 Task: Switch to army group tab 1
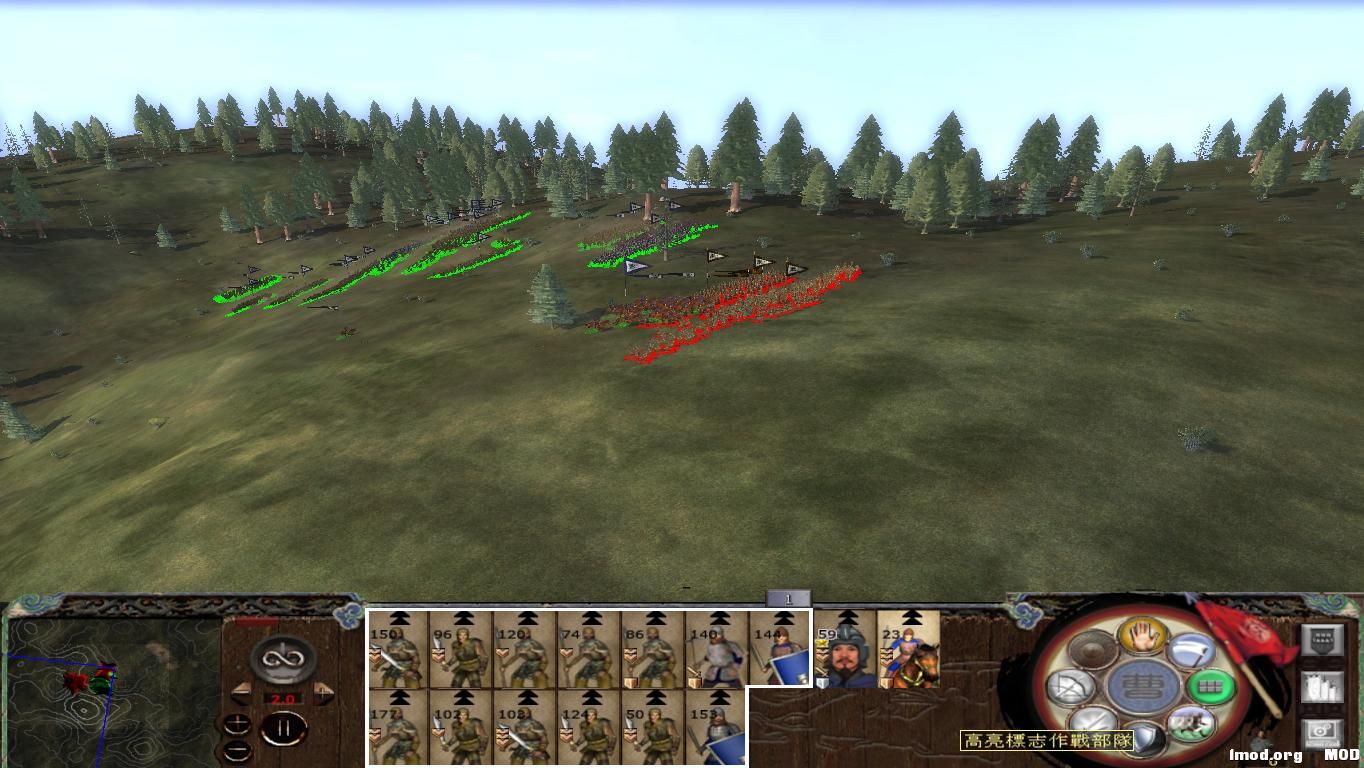point(788,596)
